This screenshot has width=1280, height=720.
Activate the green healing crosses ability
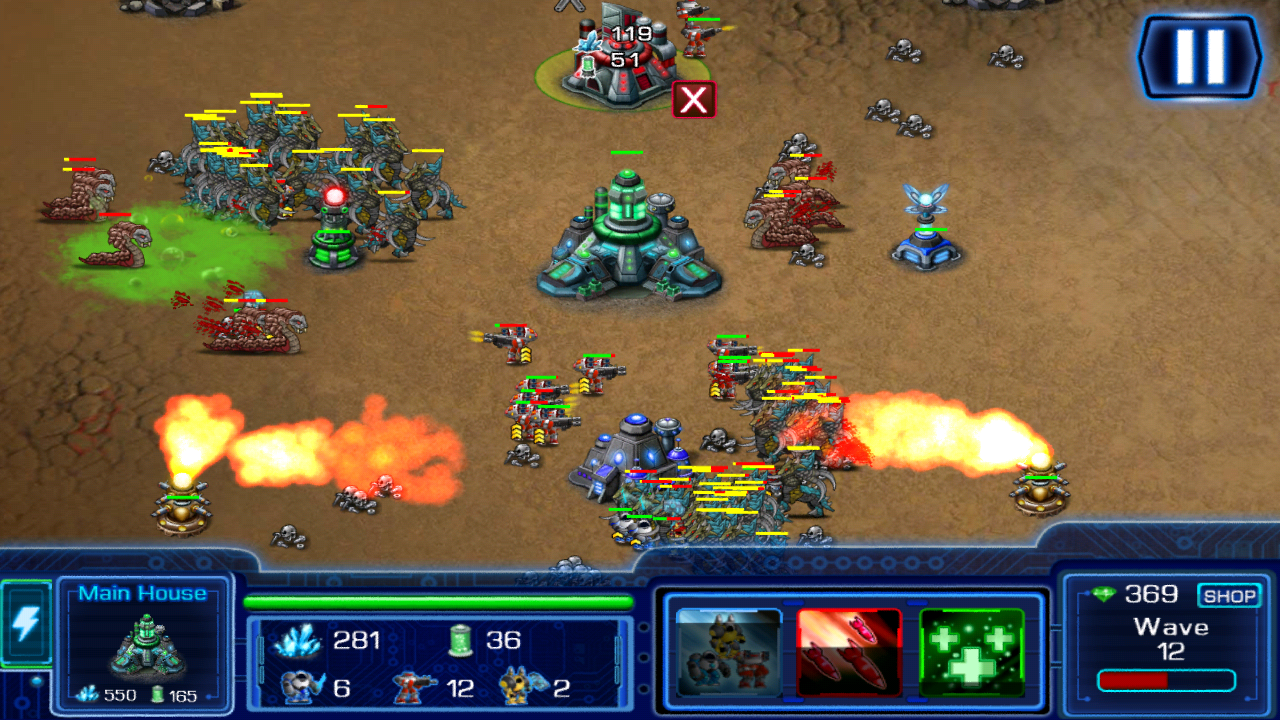pyautogui.click(x=971, y=653)
